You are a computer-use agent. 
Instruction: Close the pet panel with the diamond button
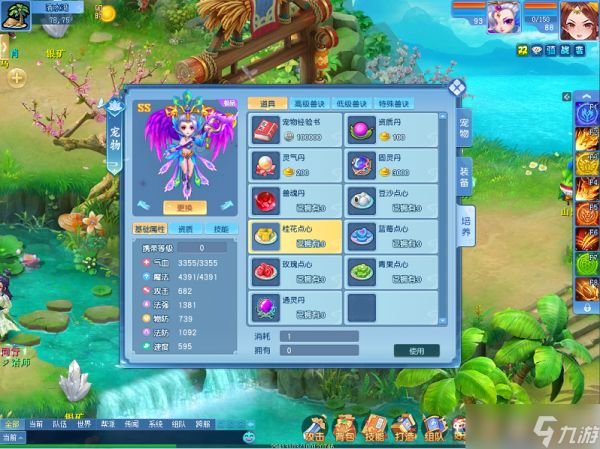[x=455, y=86]
